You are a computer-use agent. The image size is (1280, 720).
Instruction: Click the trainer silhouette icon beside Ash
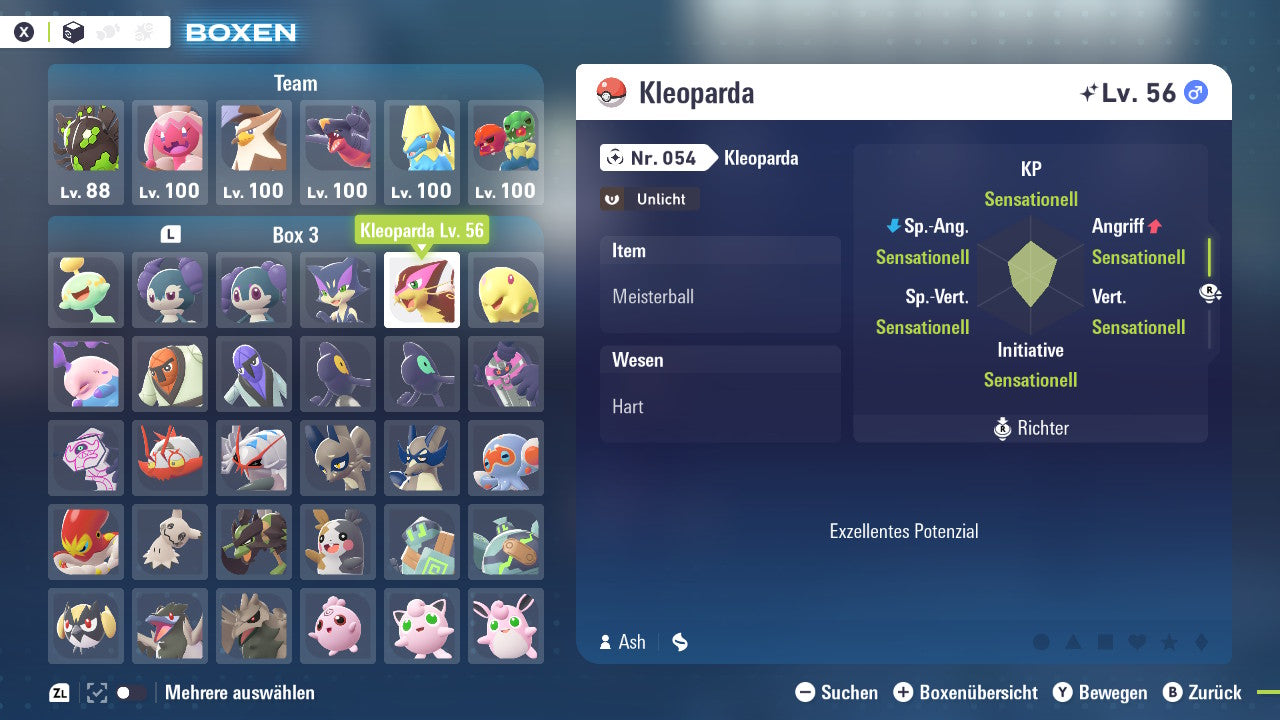click(x=604, y=642)
